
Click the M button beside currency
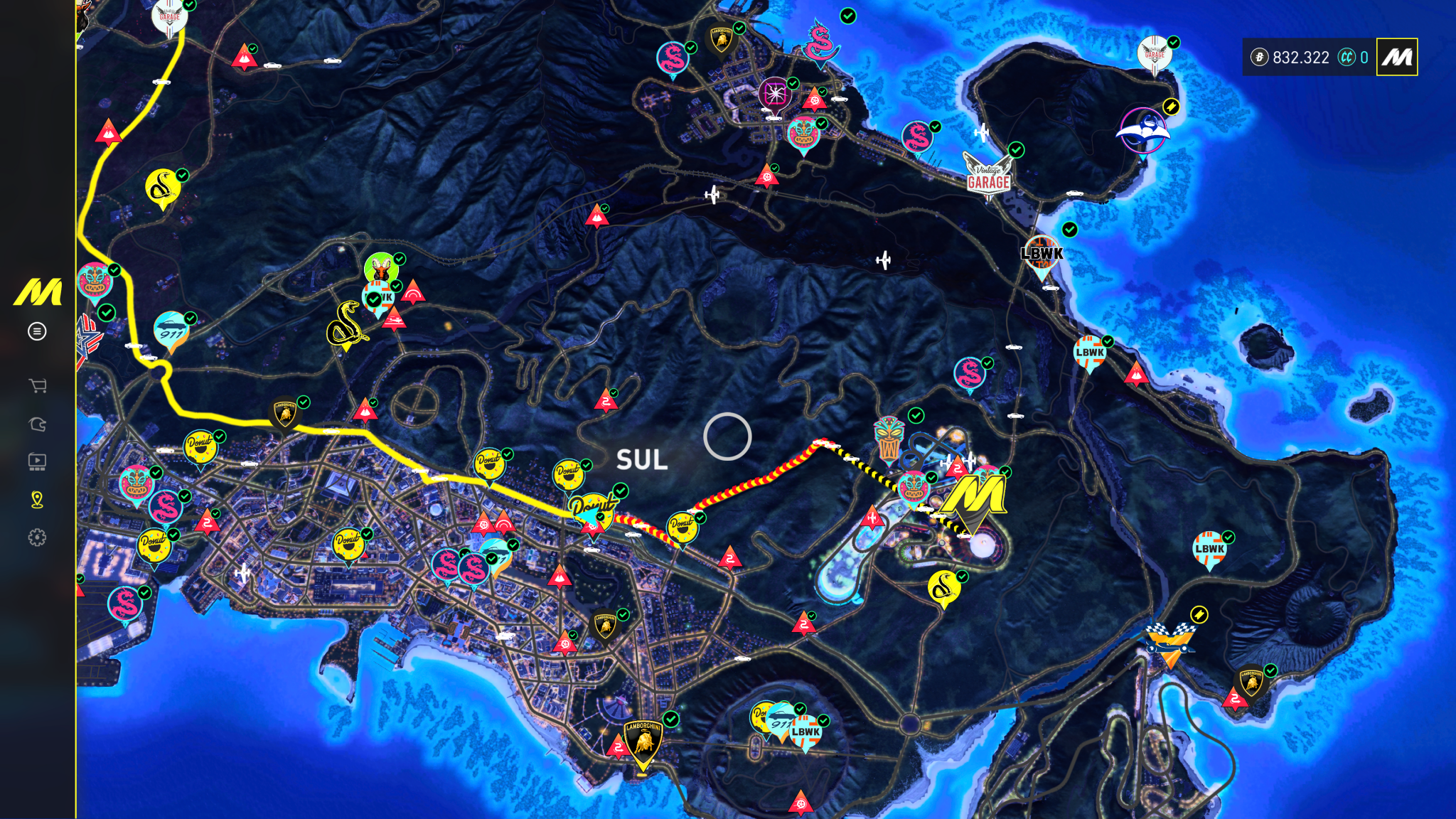pyautogui.click(x=1397, y=58)
